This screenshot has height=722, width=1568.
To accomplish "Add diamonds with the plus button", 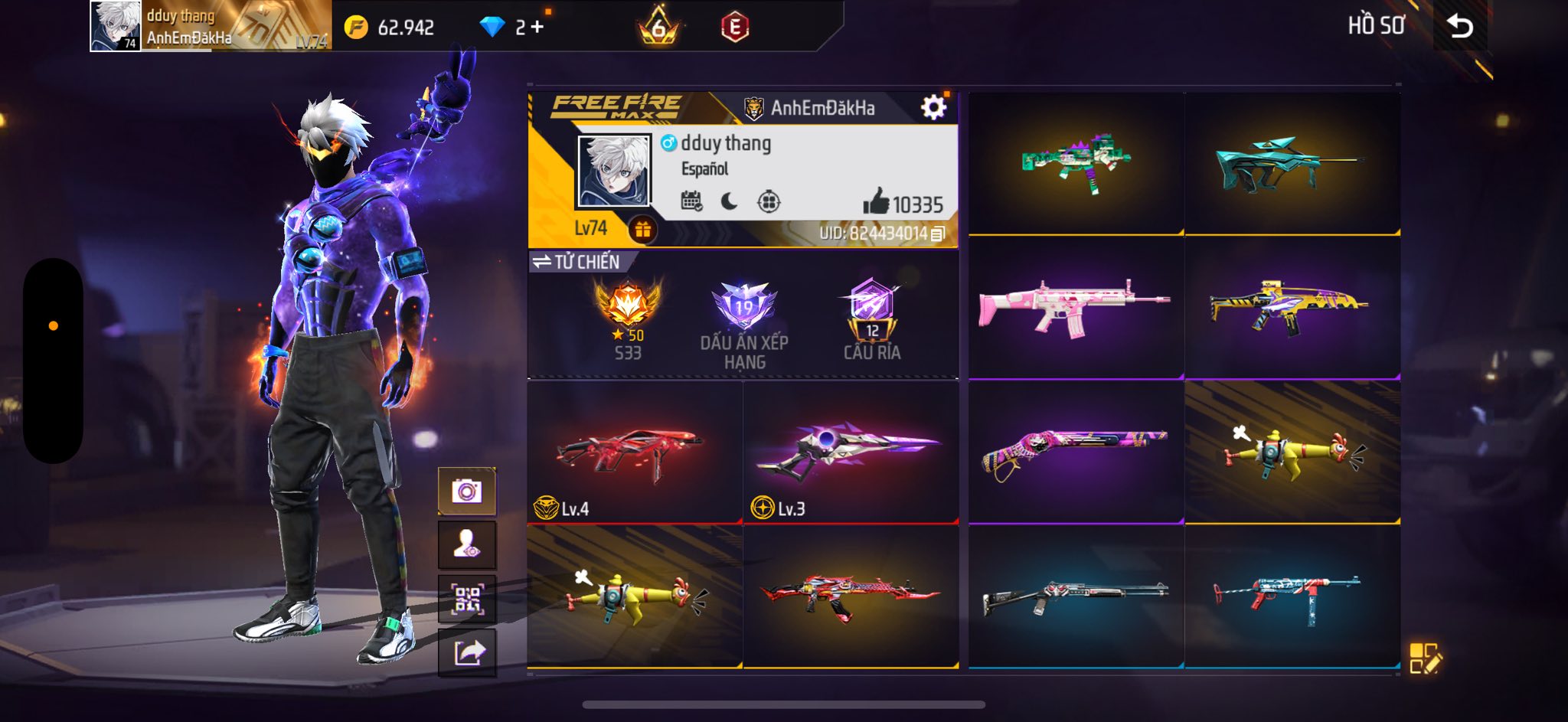I will pos(537,28).
